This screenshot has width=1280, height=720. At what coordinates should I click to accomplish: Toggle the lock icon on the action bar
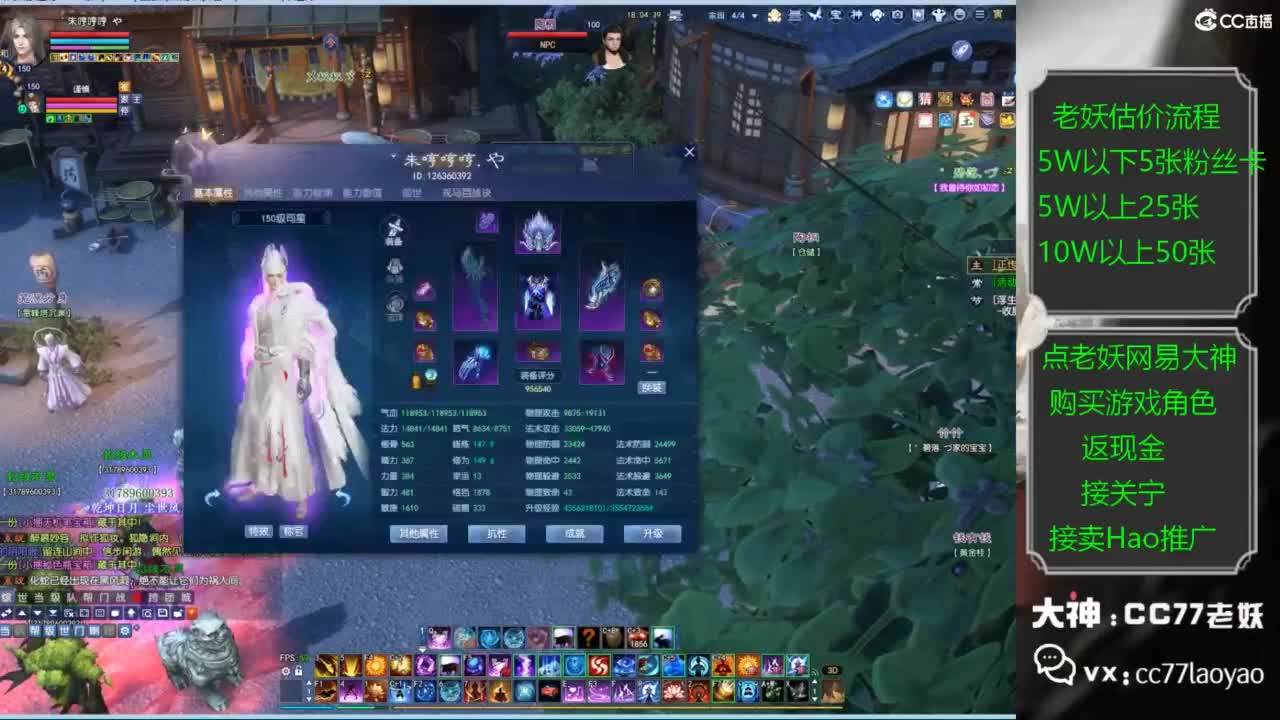(299, 671)
